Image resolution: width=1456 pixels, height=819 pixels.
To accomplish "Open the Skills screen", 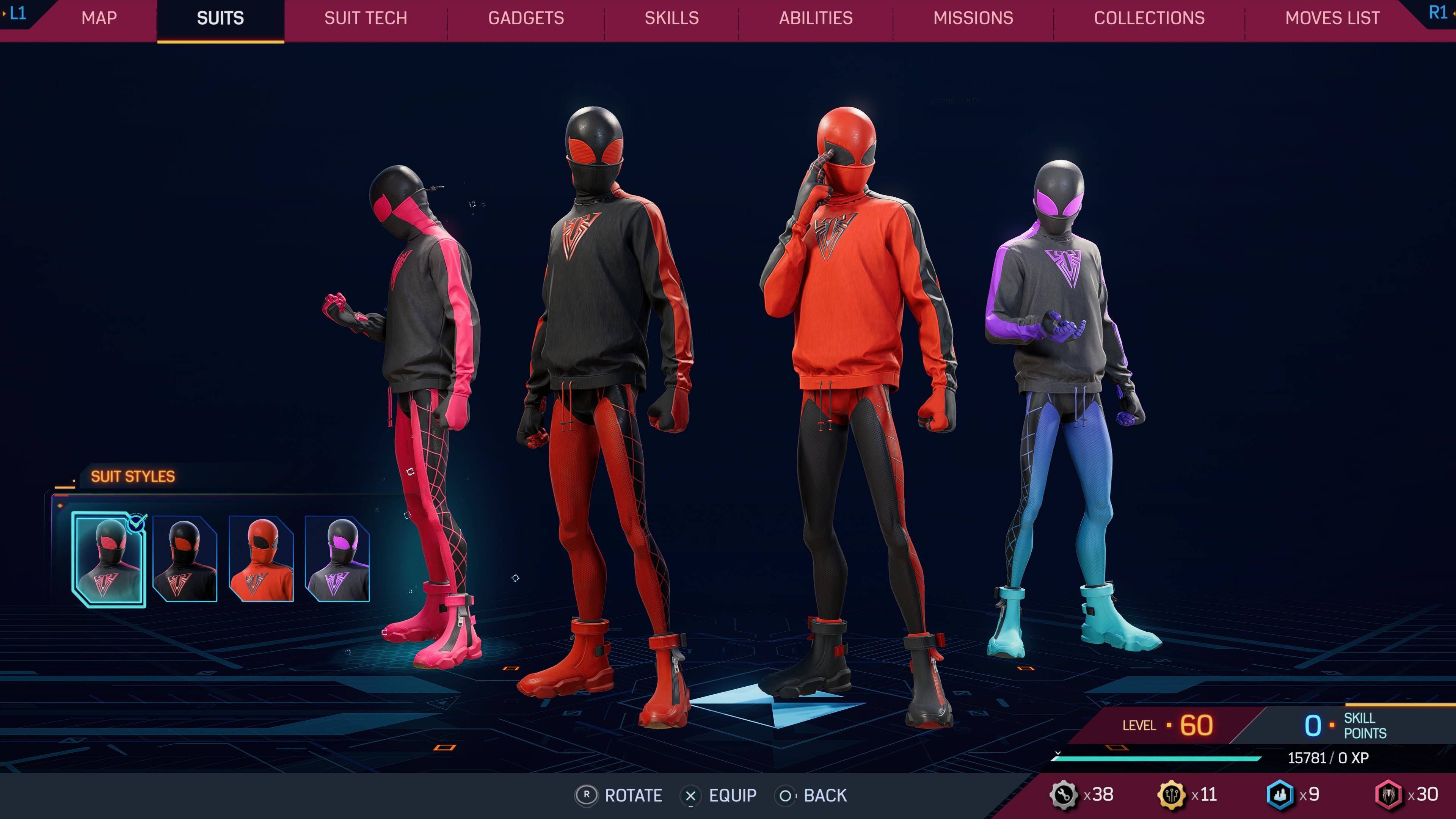I will click(672, 18).
